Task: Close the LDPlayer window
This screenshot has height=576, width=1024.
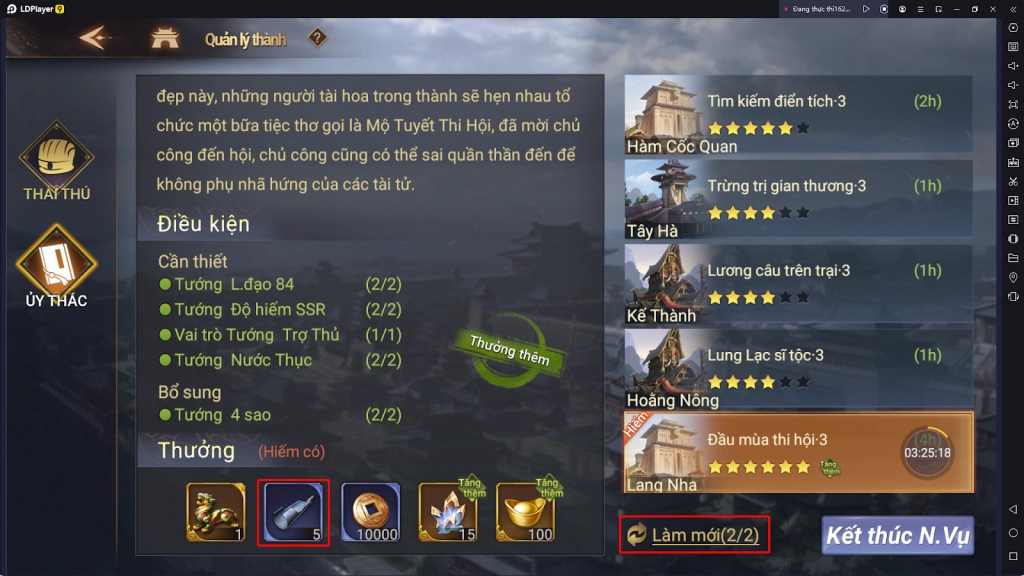Action: click(993, 9)
